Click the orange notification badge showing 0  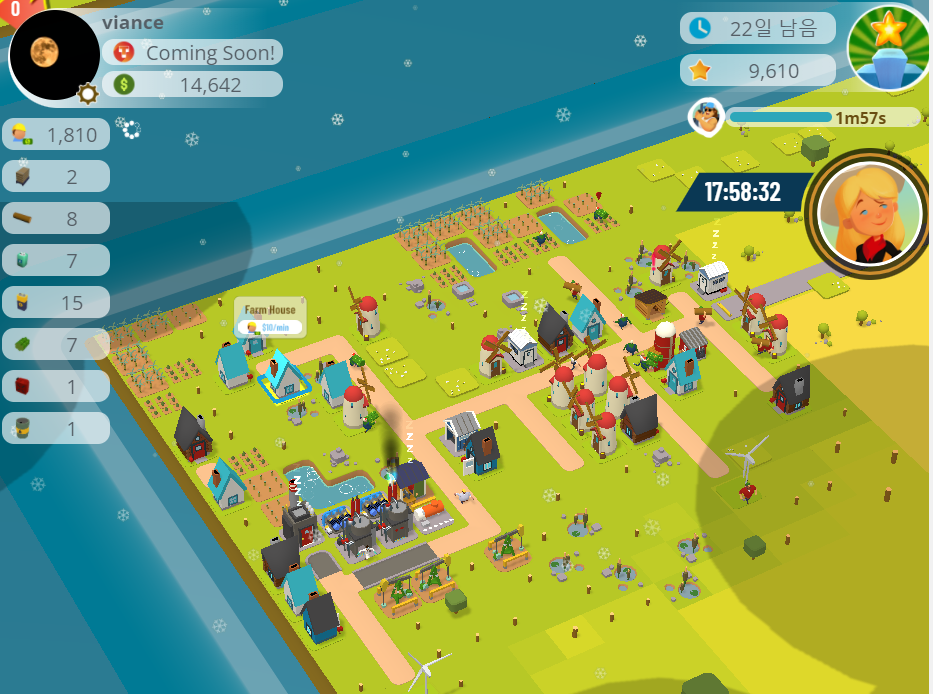point(14,9)
